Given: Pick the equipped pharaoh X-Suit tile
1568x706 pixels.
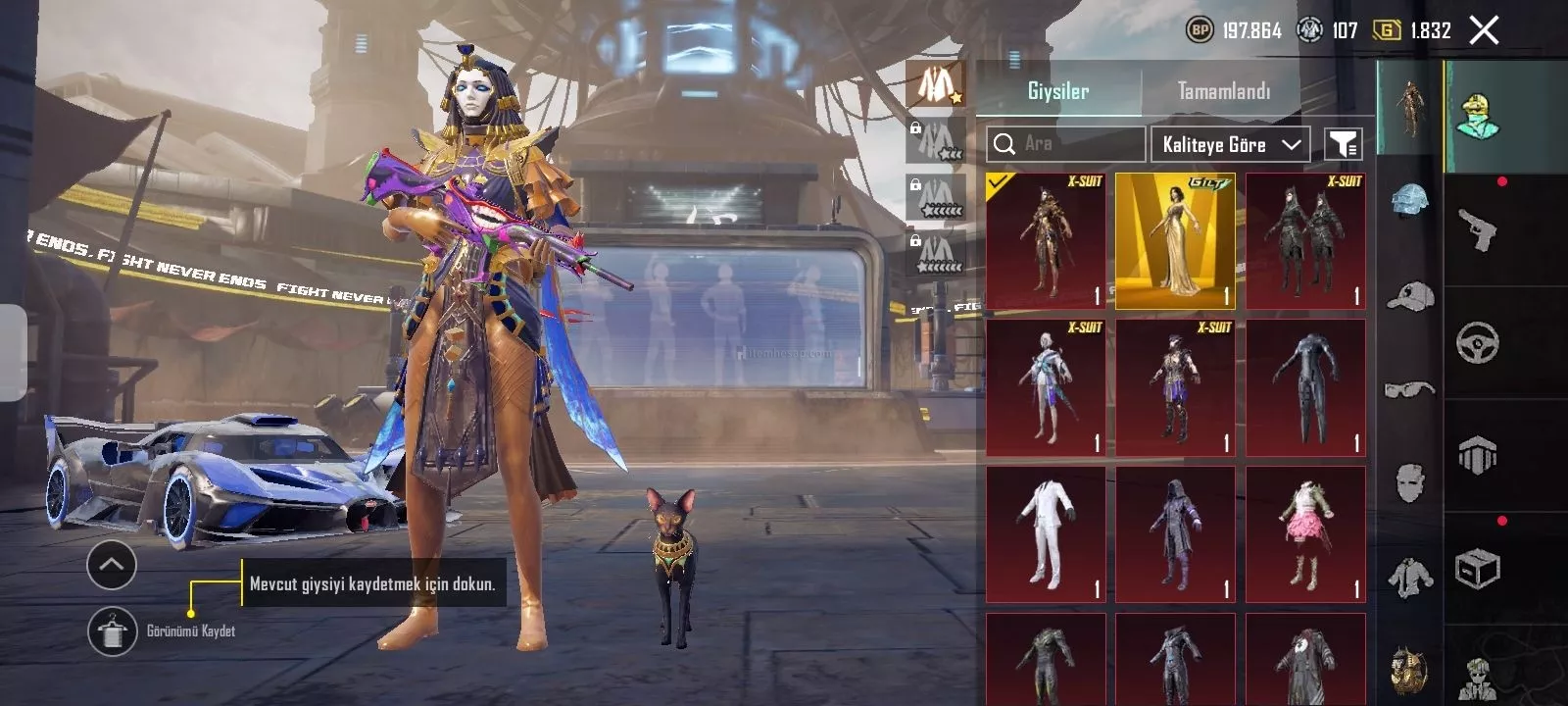Looking at the screenshot, I should [1046, 240].
